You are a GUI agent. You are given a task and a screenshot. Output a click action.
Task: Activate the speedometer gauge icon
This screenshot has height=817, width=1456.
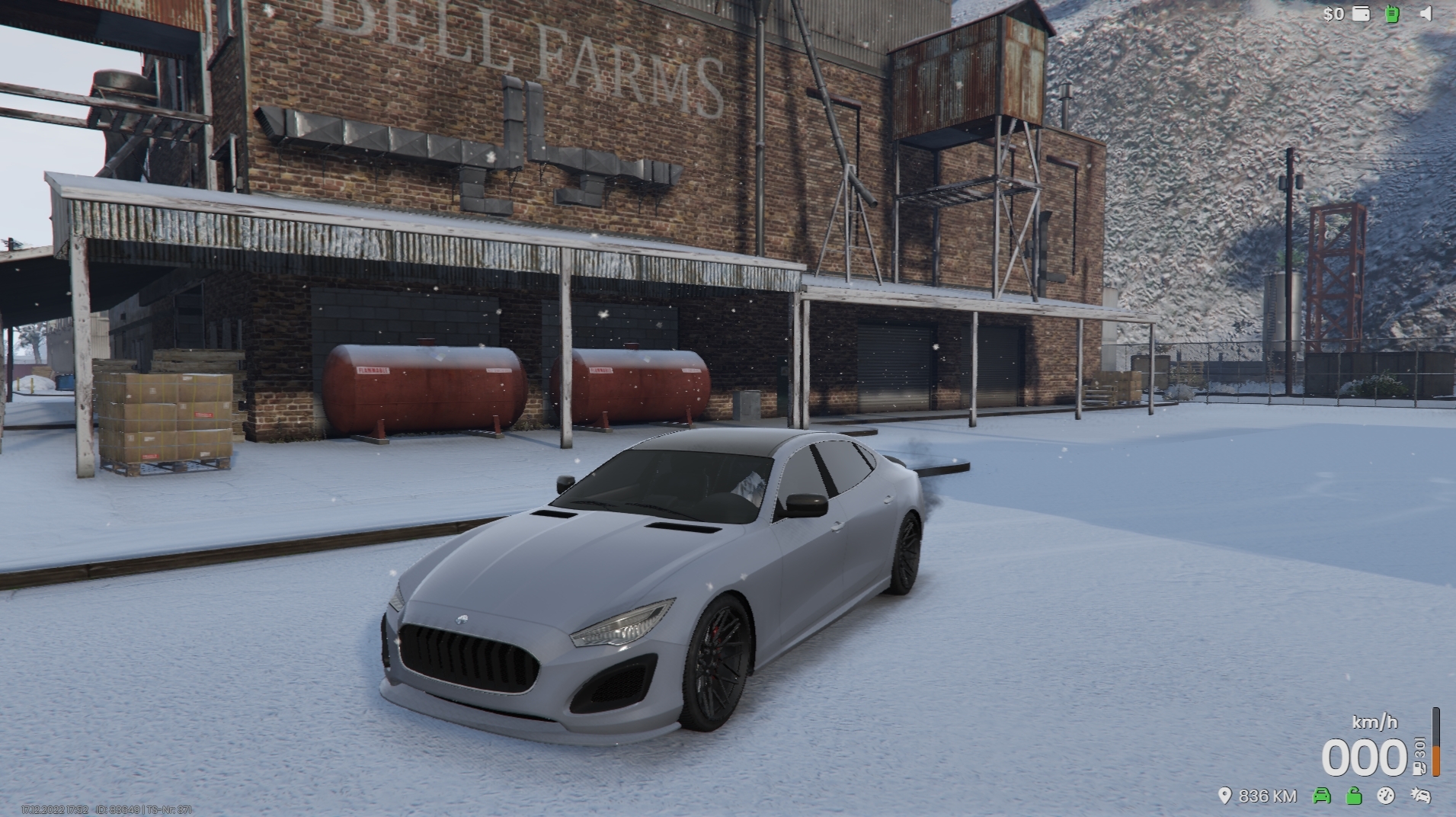click(1386, 796)
